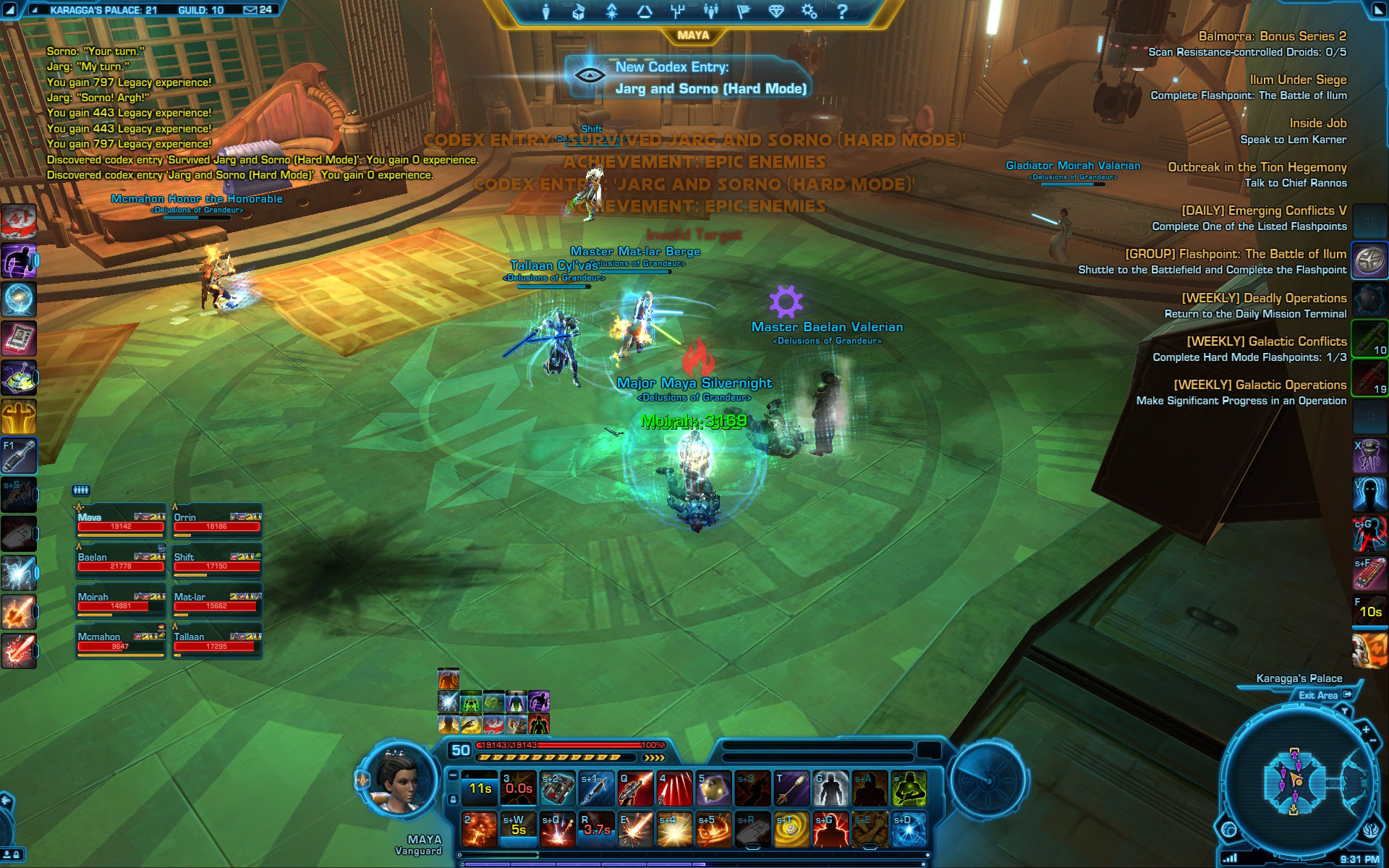Track the Ilum Under Siege mission
Screen dimensions: 1389x868
(x=1298, y=80)
